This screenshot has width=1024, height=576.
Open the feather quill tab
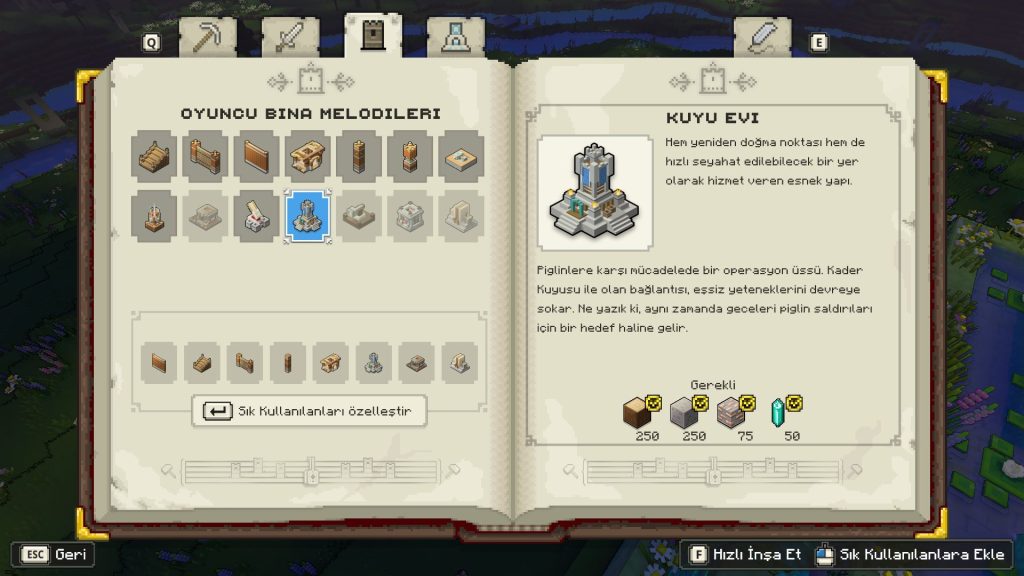[762, 37]
